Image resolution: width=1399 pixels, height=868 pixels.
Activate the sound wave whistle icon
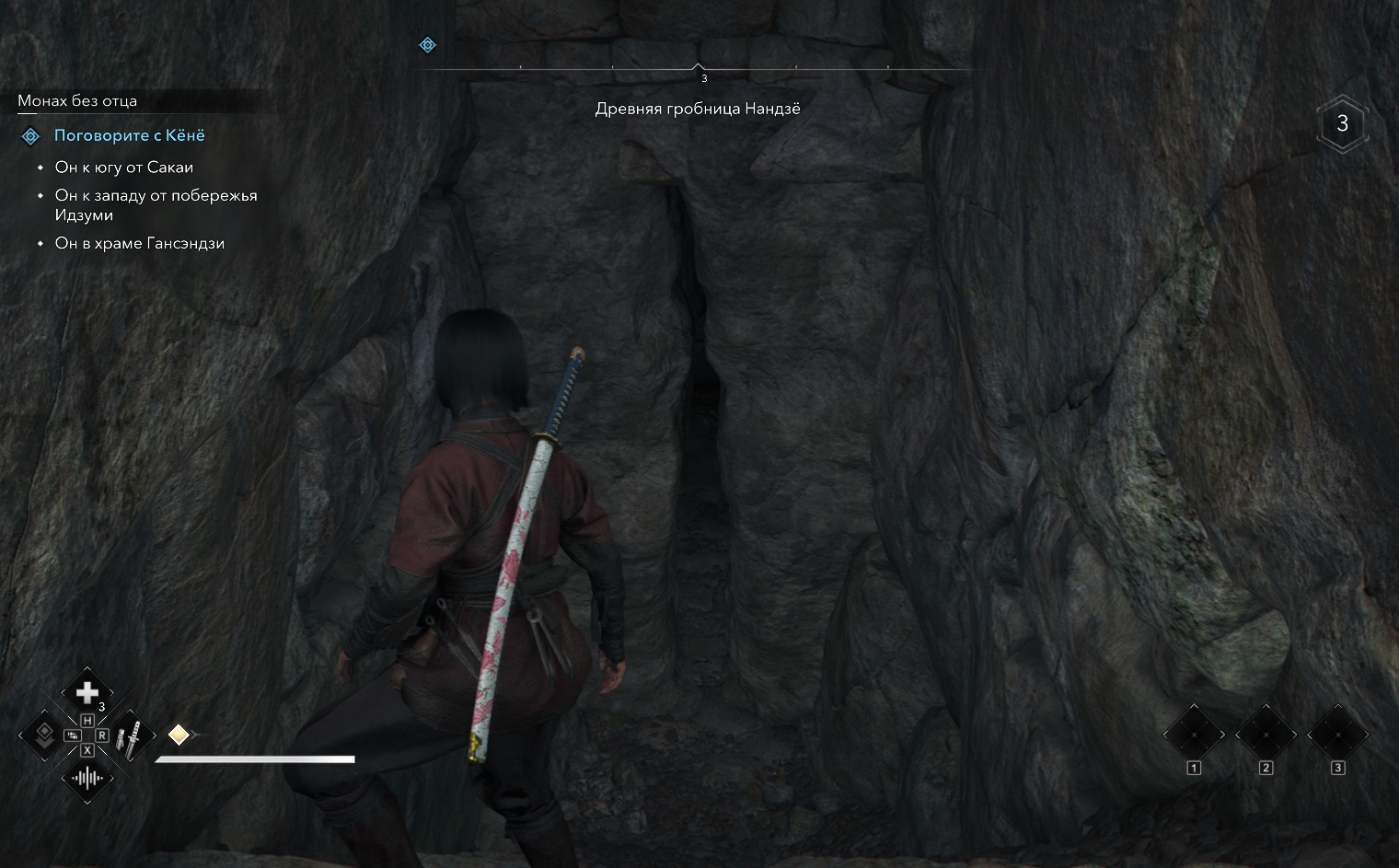87,779
